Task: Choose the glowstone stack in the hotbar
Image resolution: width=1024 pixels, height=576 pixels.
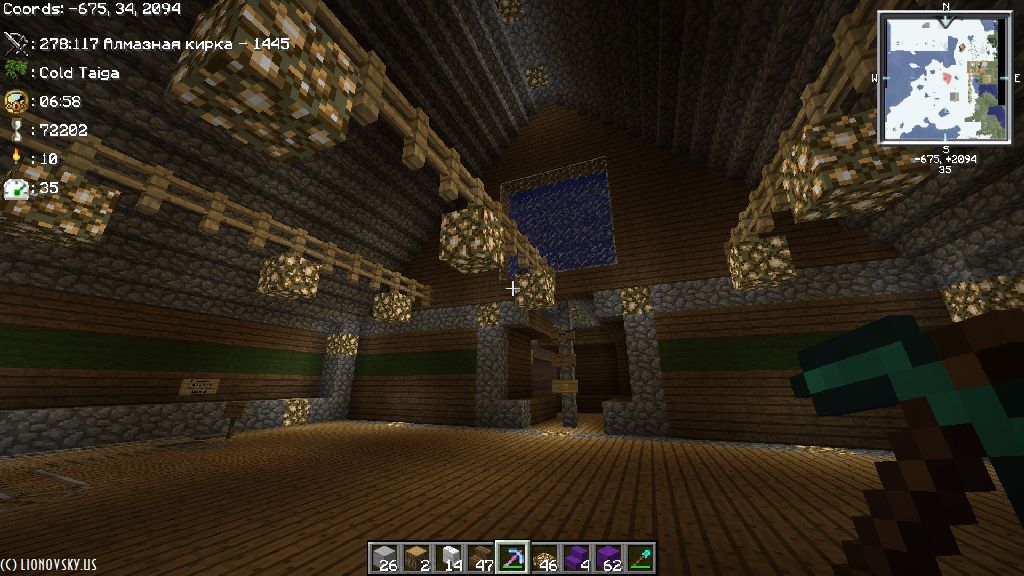Action: 544,557
